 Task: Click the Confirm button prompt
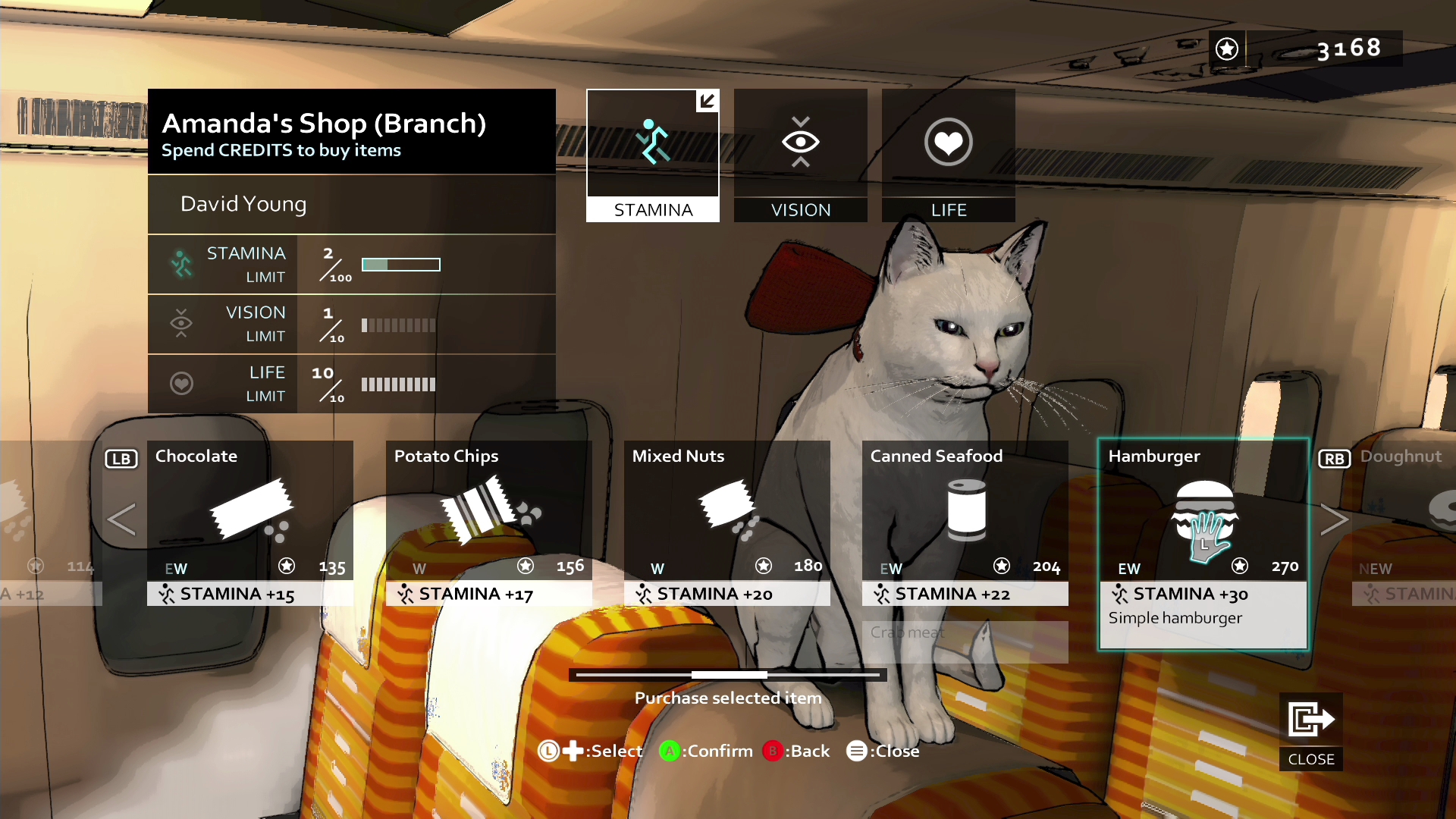[704, 751]
